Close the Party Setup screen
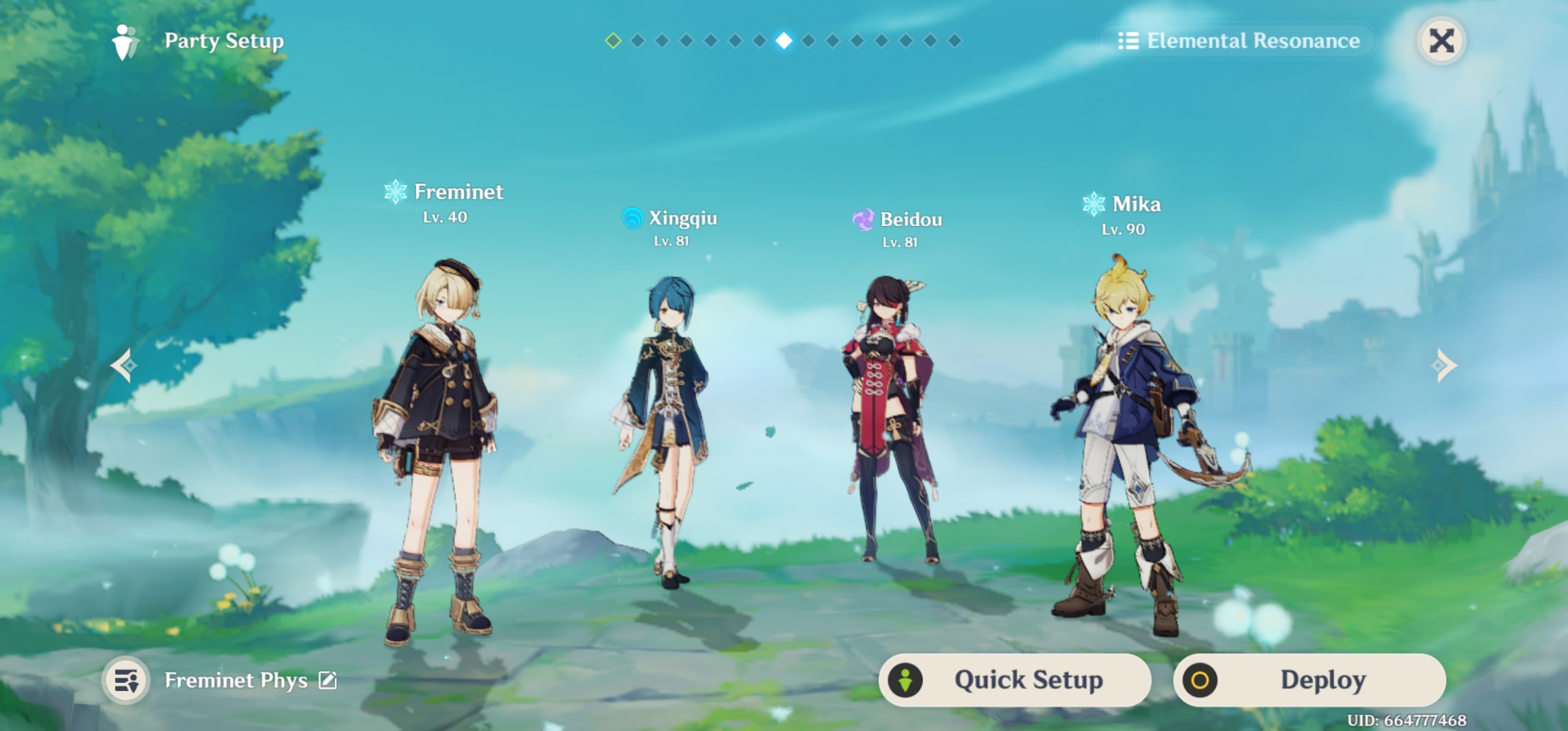Screen dimensions: 1568x731 coord(1441,41)
